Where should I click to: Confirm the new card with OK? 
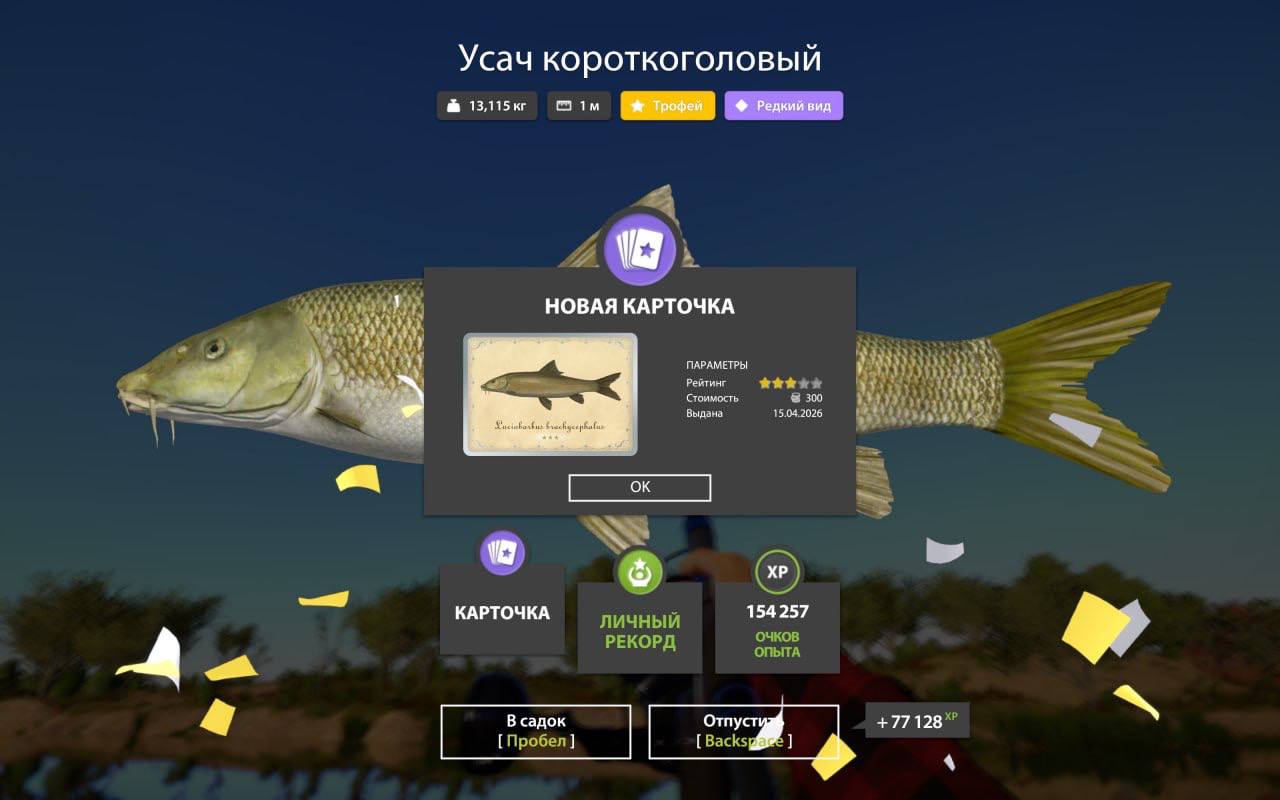coord(640,487)
